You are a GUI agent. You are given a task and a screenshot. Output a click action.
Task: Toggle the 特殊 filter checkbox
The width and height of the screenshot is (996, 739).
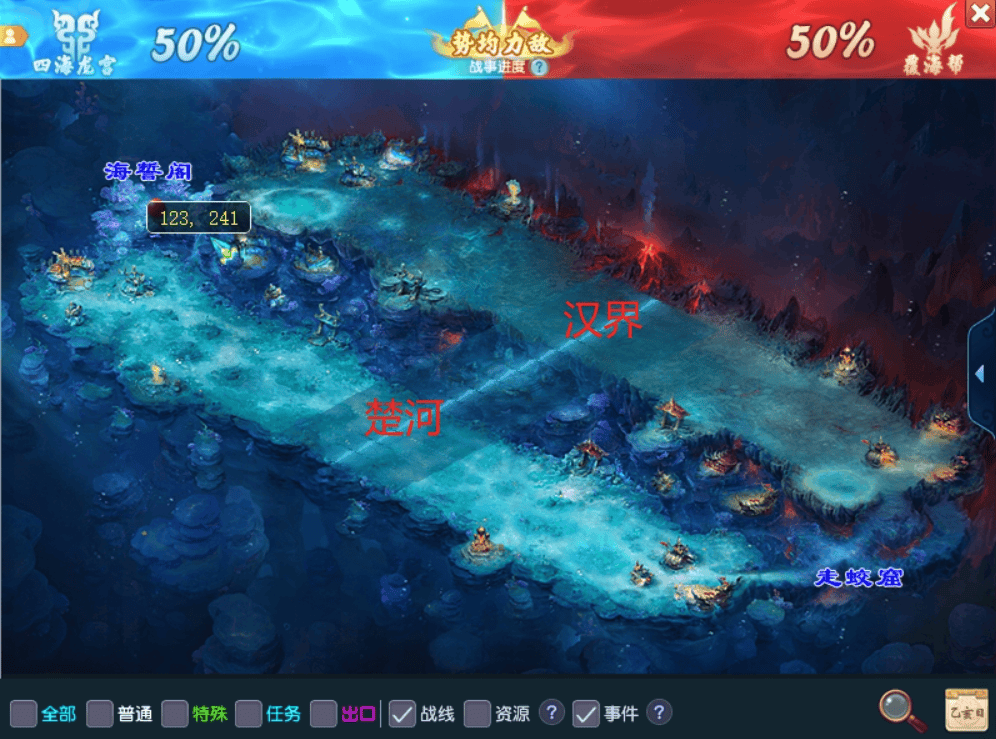[175, 713]
